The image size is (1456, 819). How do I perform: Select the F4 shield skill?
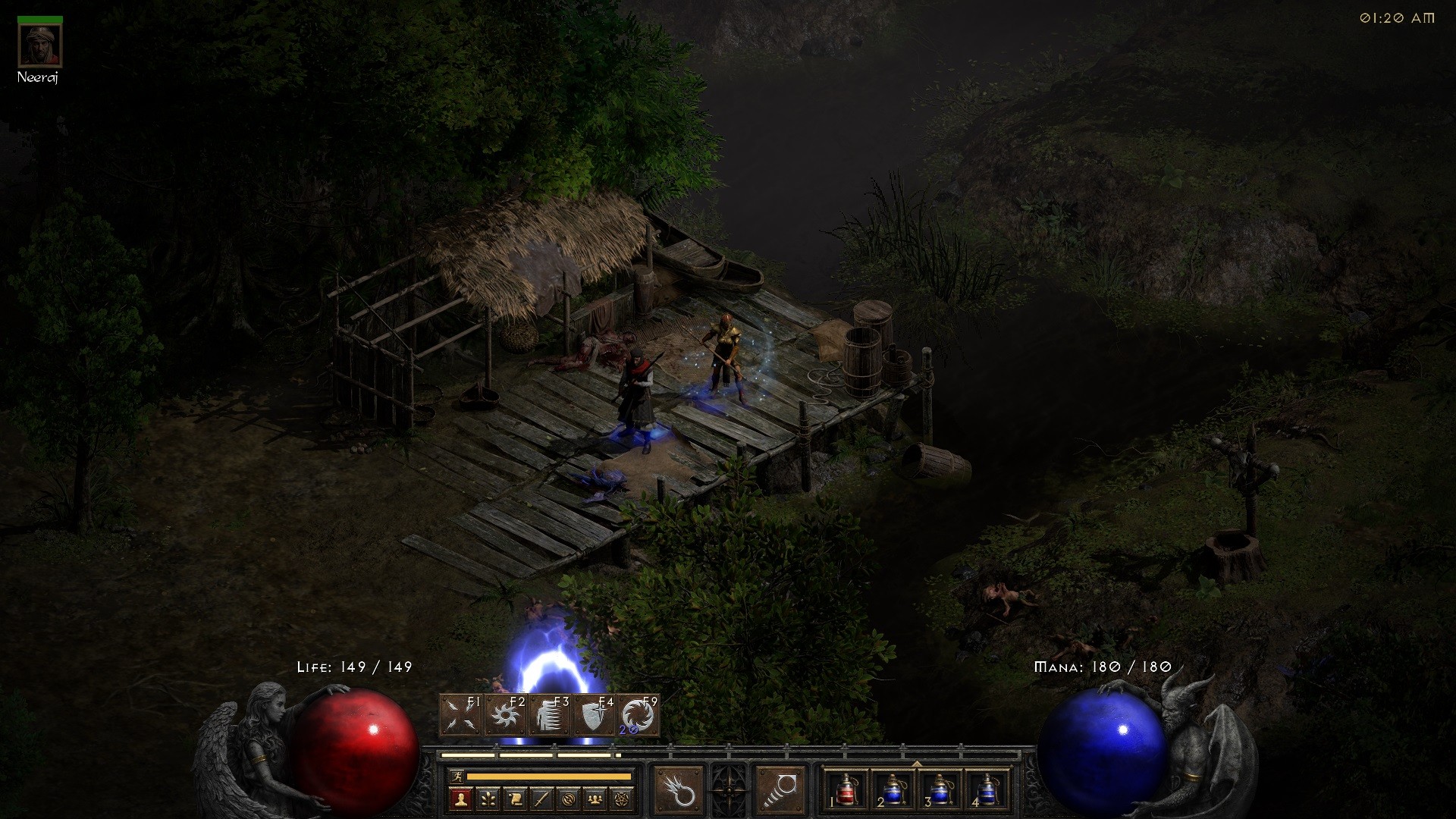[595, 715]
